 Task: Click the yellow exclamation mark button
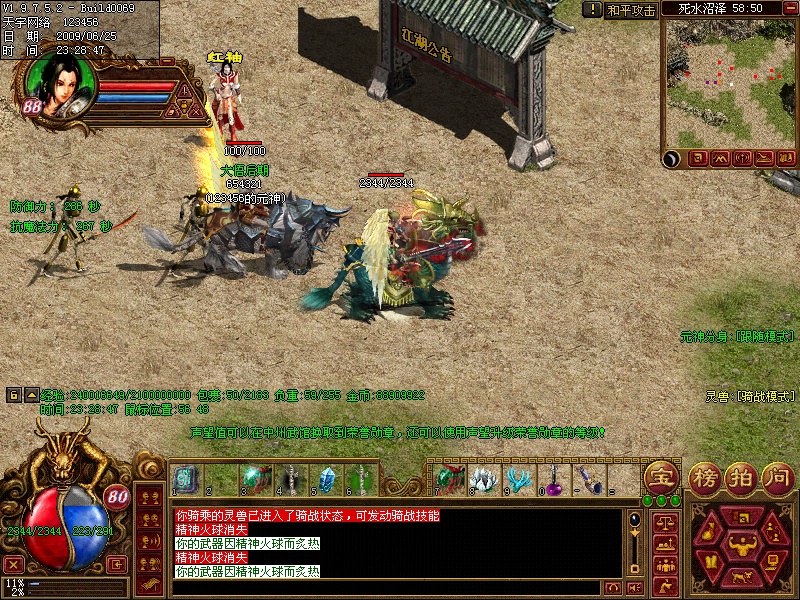click(186, 90)
